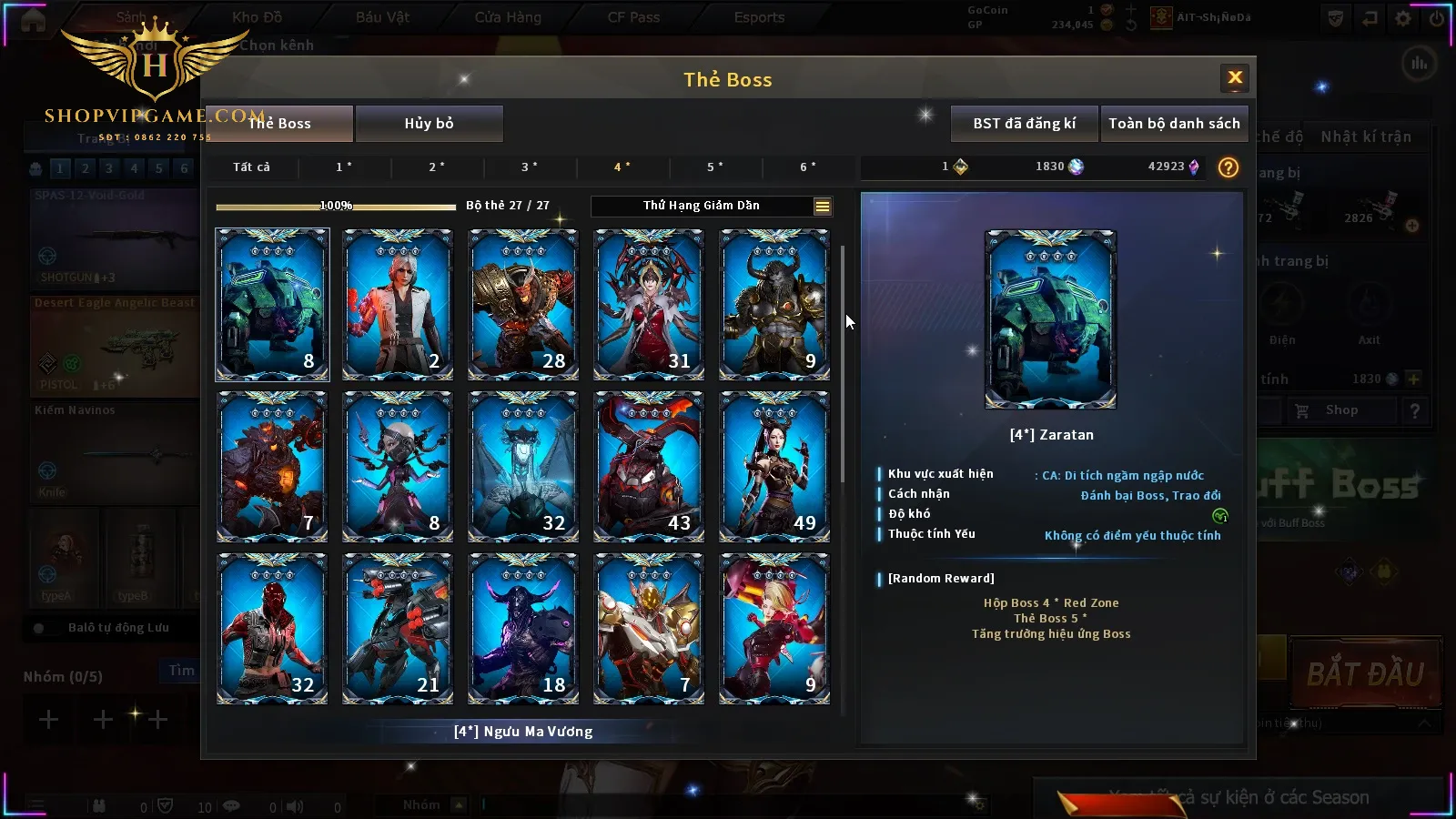The height and width of the screenshot is (819, 1456).
Task: Switch to the Hủy bỏ tab
Action: pyautogui.click(x=429, y=124)
